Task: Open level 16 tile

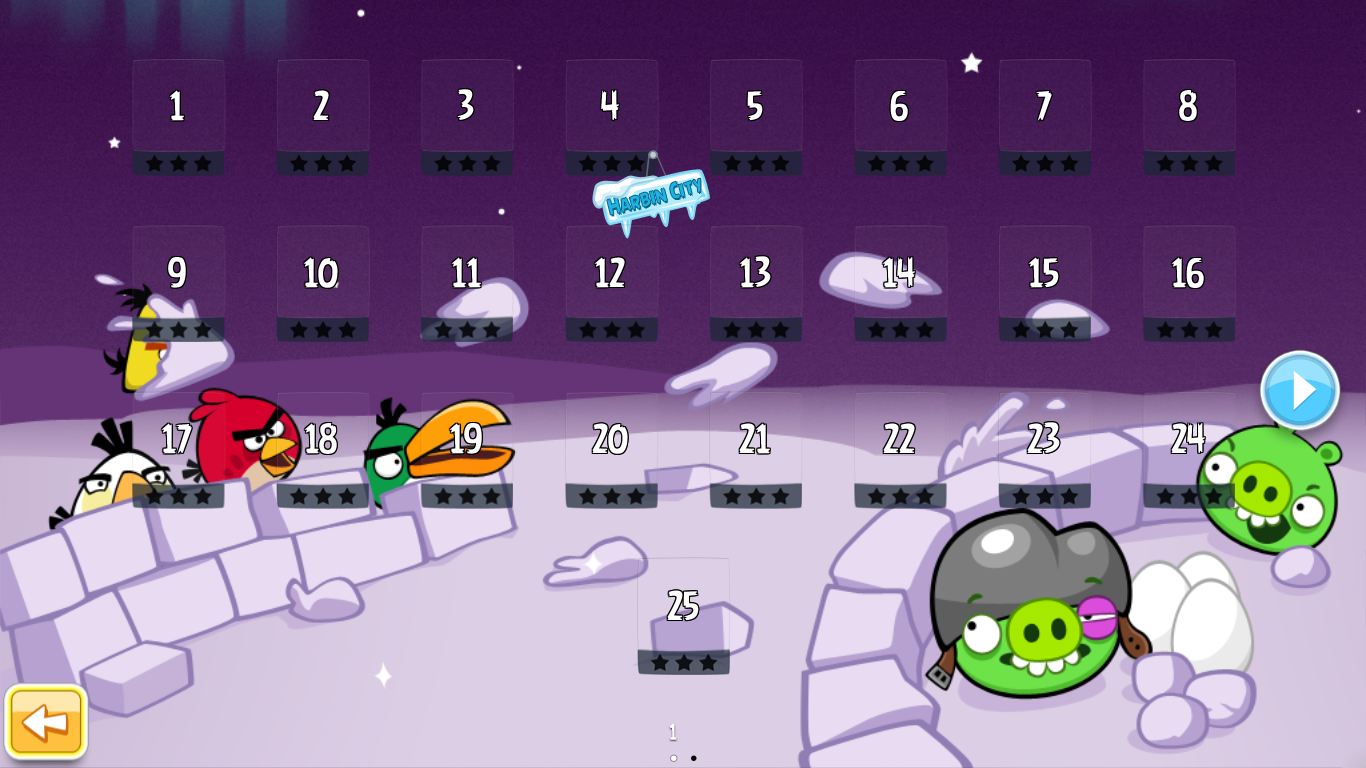Action: tap(1189, 283)
